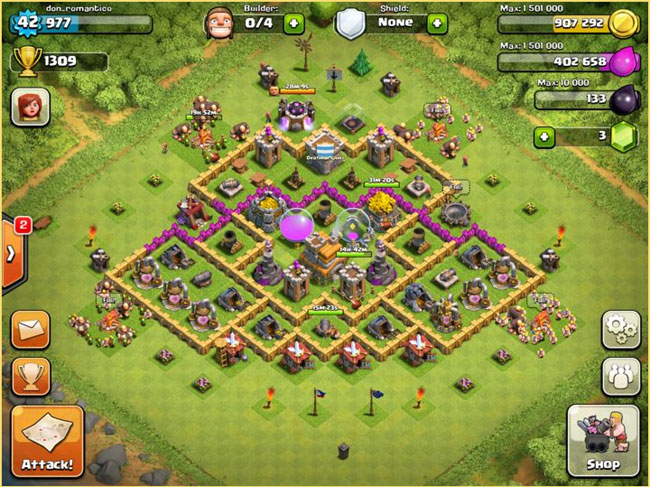The height and width of the screenshot is (487, 650).
Task: Open the settings gear menu
Action: (x=619, y=330)
